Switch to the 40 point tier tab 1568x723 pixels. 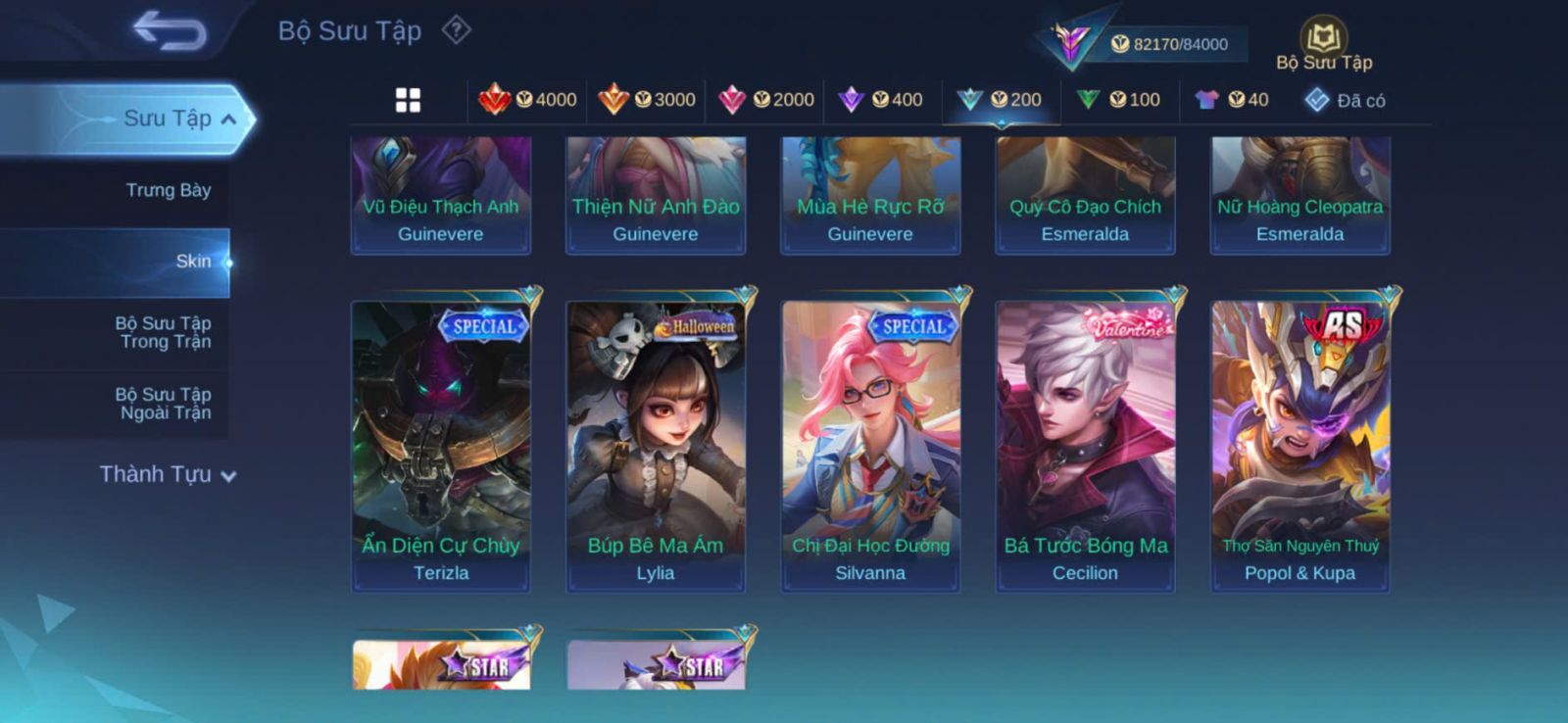(x=1233, y=100)
